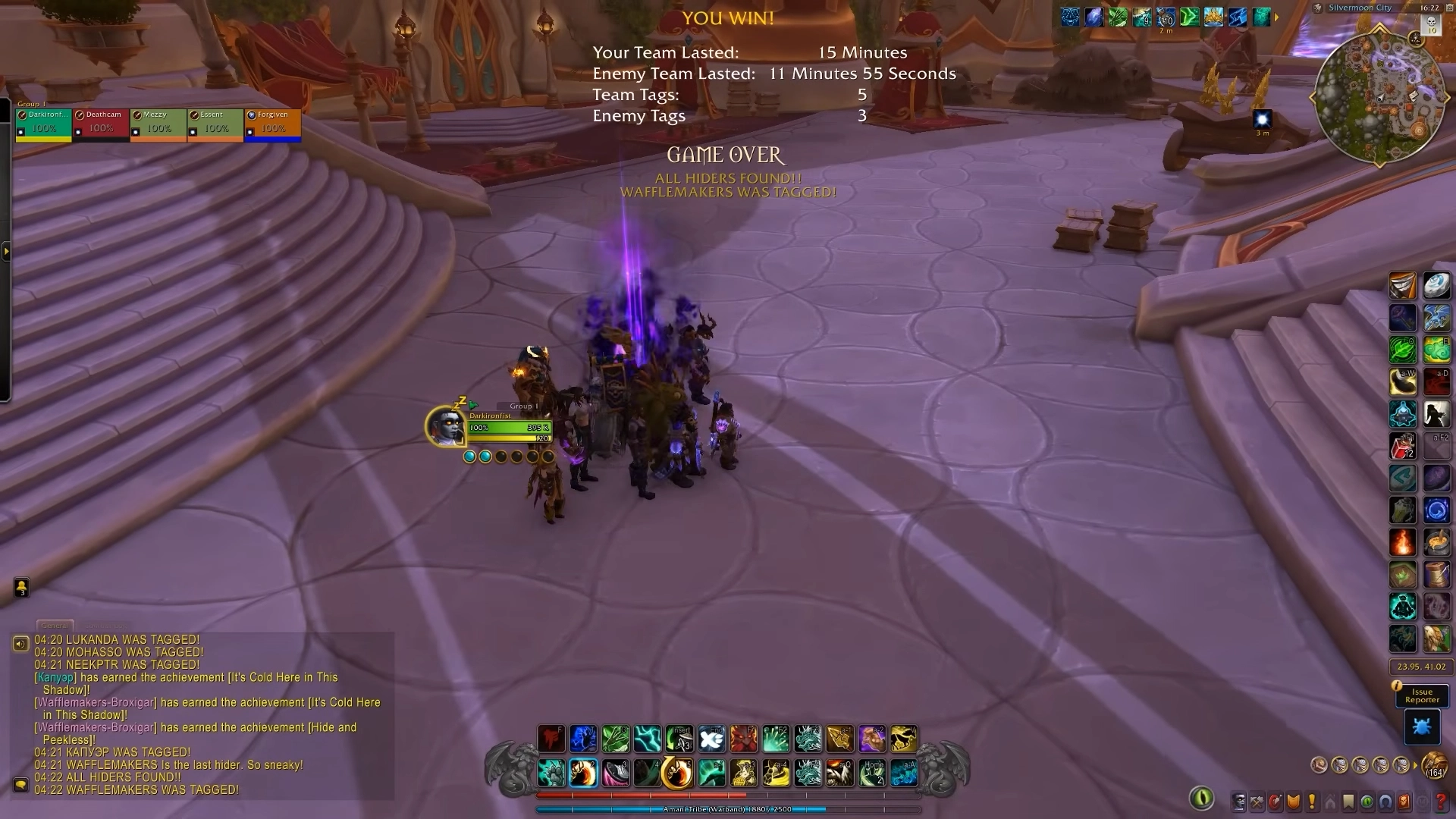Click the Darkironfist player portrait
This screenshot has height=819, width=1456.
(445, 426)
